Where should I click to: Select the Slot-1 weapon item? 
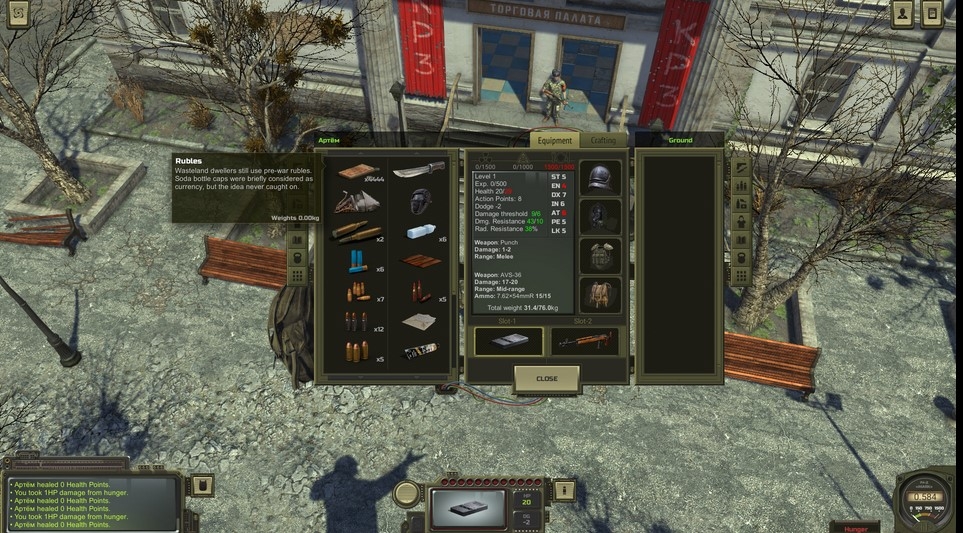click(508, 341)
